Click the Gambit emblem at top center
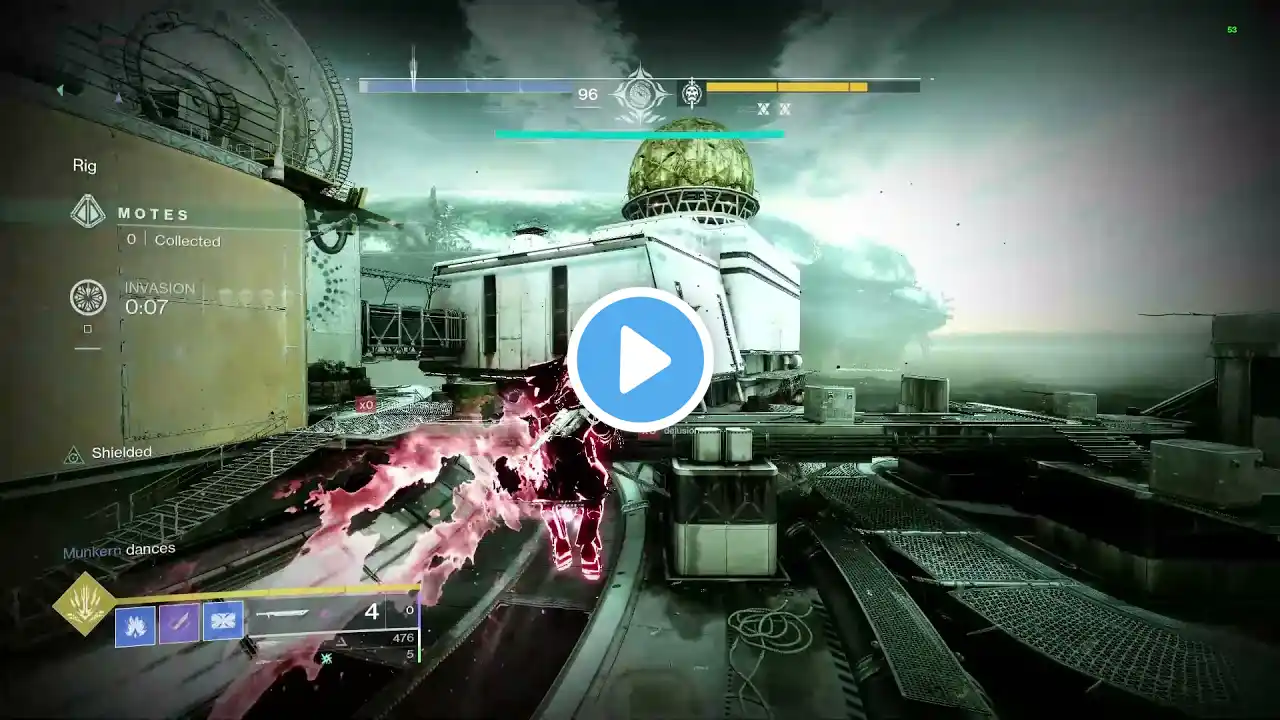 [x=640, y=95]
